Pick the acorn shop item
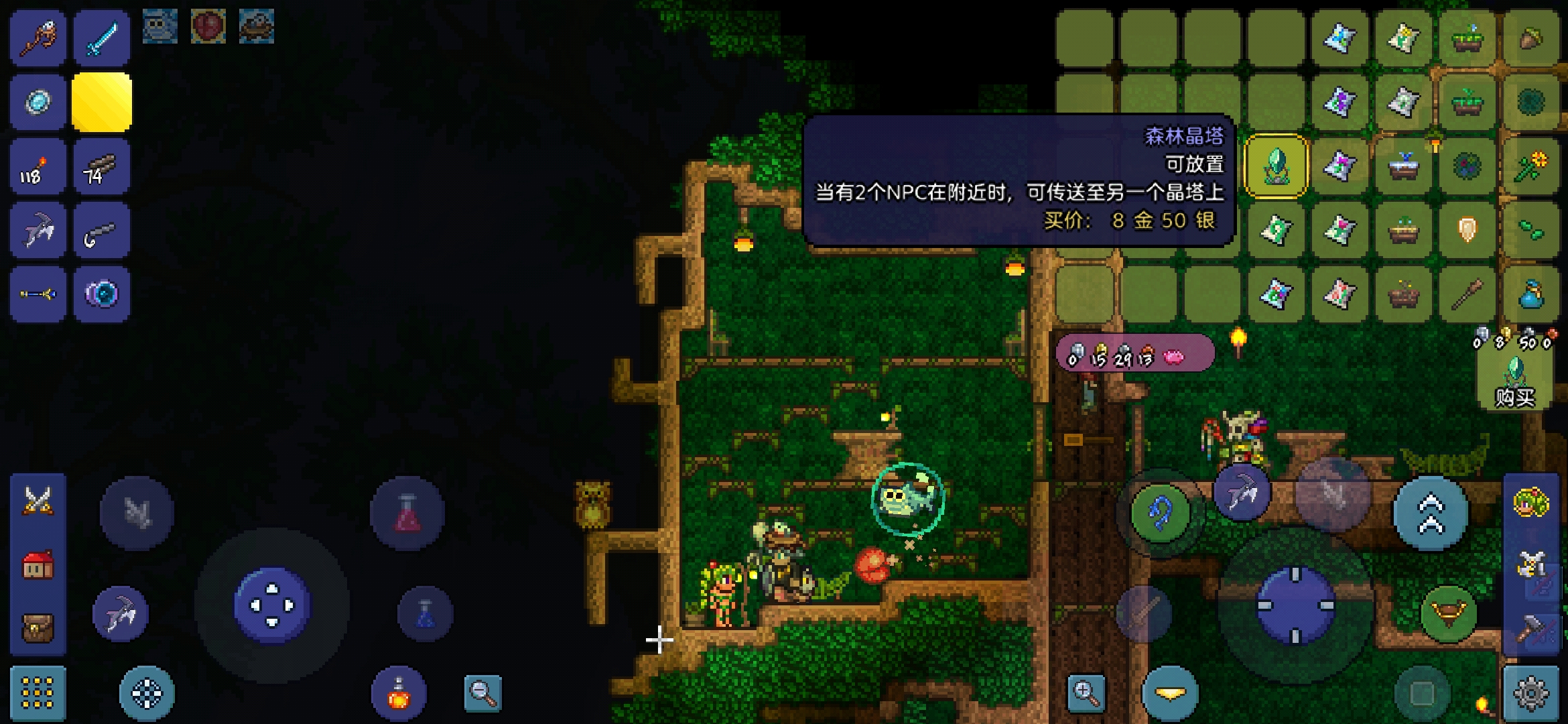This screenshot has width=1568, height=724. coord(1530,38)
